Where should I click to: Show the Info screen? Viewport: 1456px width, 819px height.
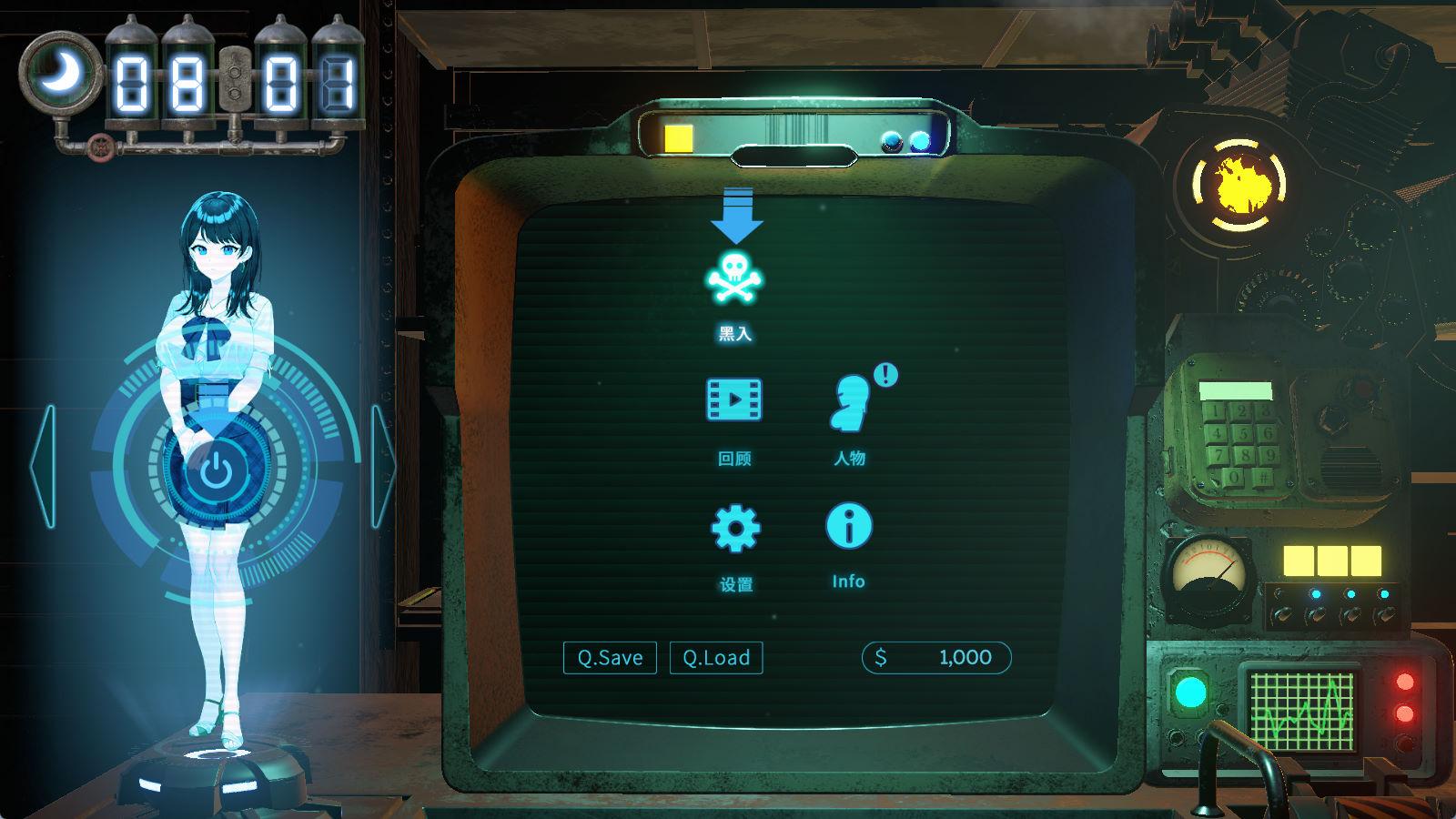848,527
